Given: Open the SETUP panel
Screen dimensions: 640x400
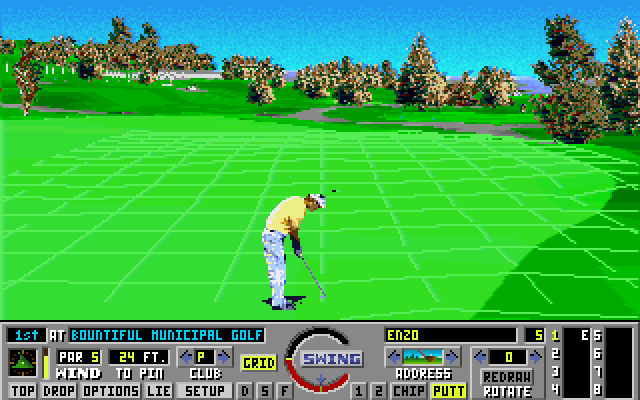Looking at the screenshot, I should tap(205, 390).
